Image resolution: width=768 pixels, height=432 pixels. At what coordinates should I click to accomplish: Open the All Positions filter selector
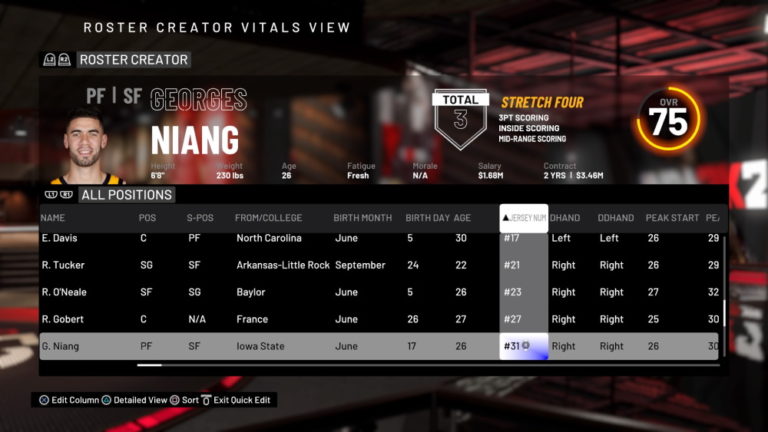click(x=126, y=195)
